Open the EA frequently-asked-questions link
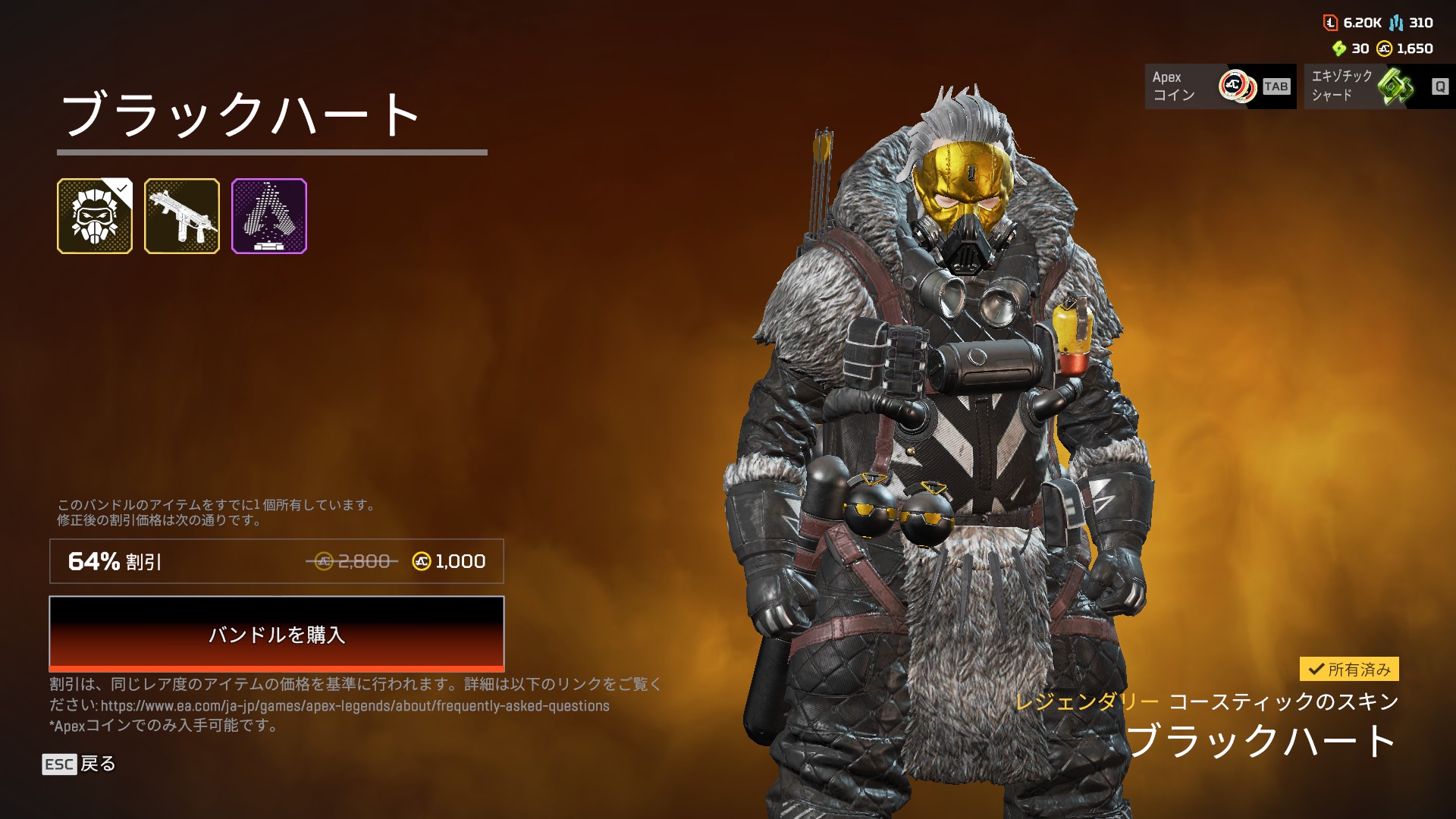Image resolution: width=1456 pixels, height=819 pixels. pyautogui.click(x=355, y=706)
